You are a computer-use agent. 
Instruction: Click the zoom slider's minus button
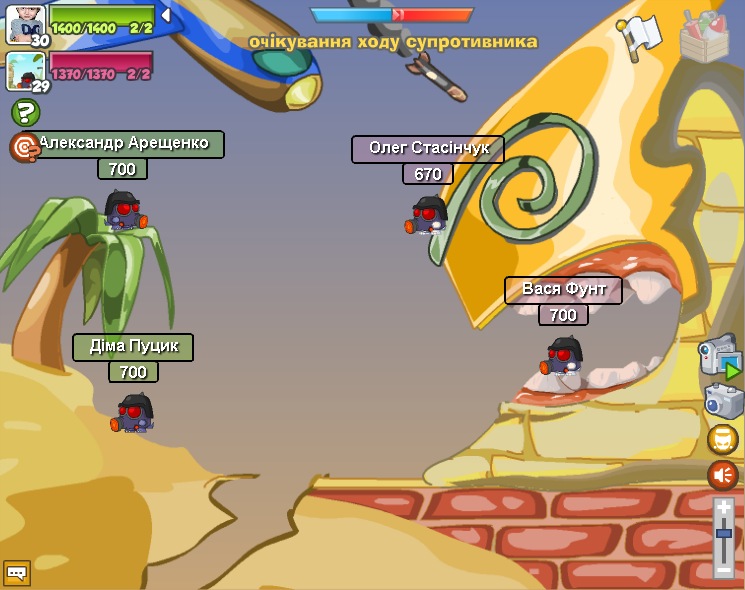(x=724, y=569)
